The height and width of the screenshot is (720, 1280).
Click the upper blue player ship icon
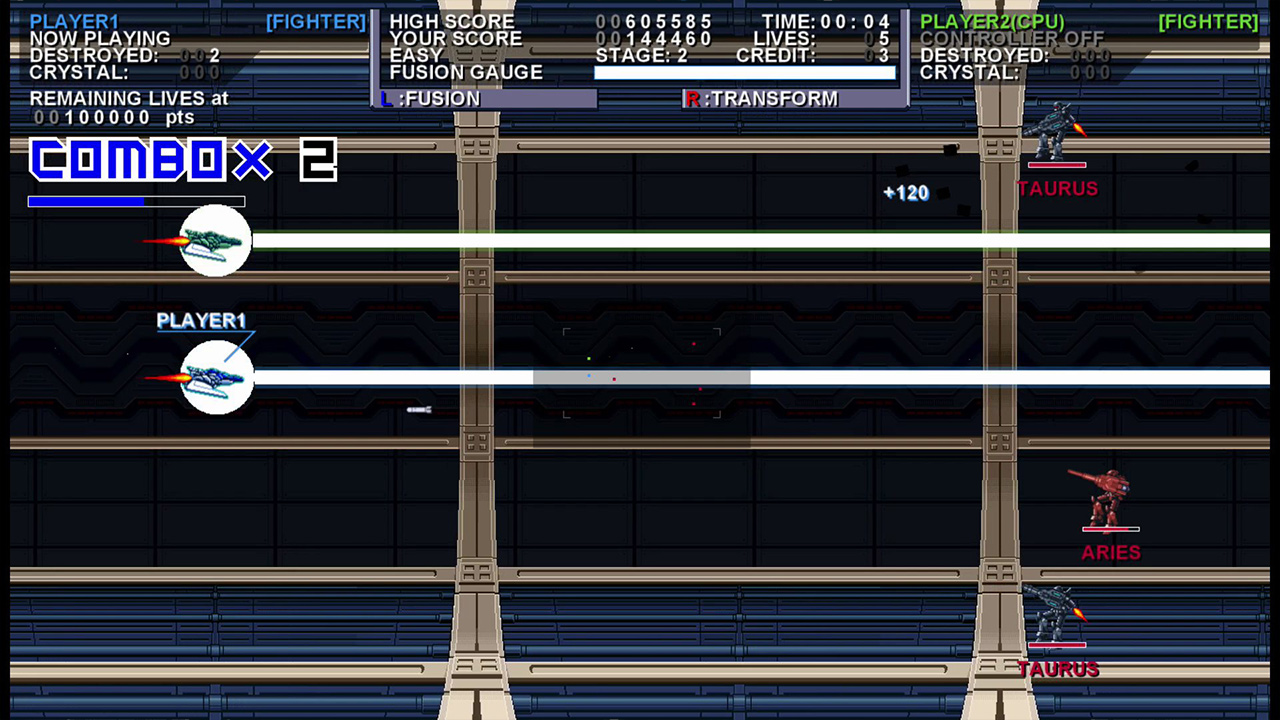215,239
